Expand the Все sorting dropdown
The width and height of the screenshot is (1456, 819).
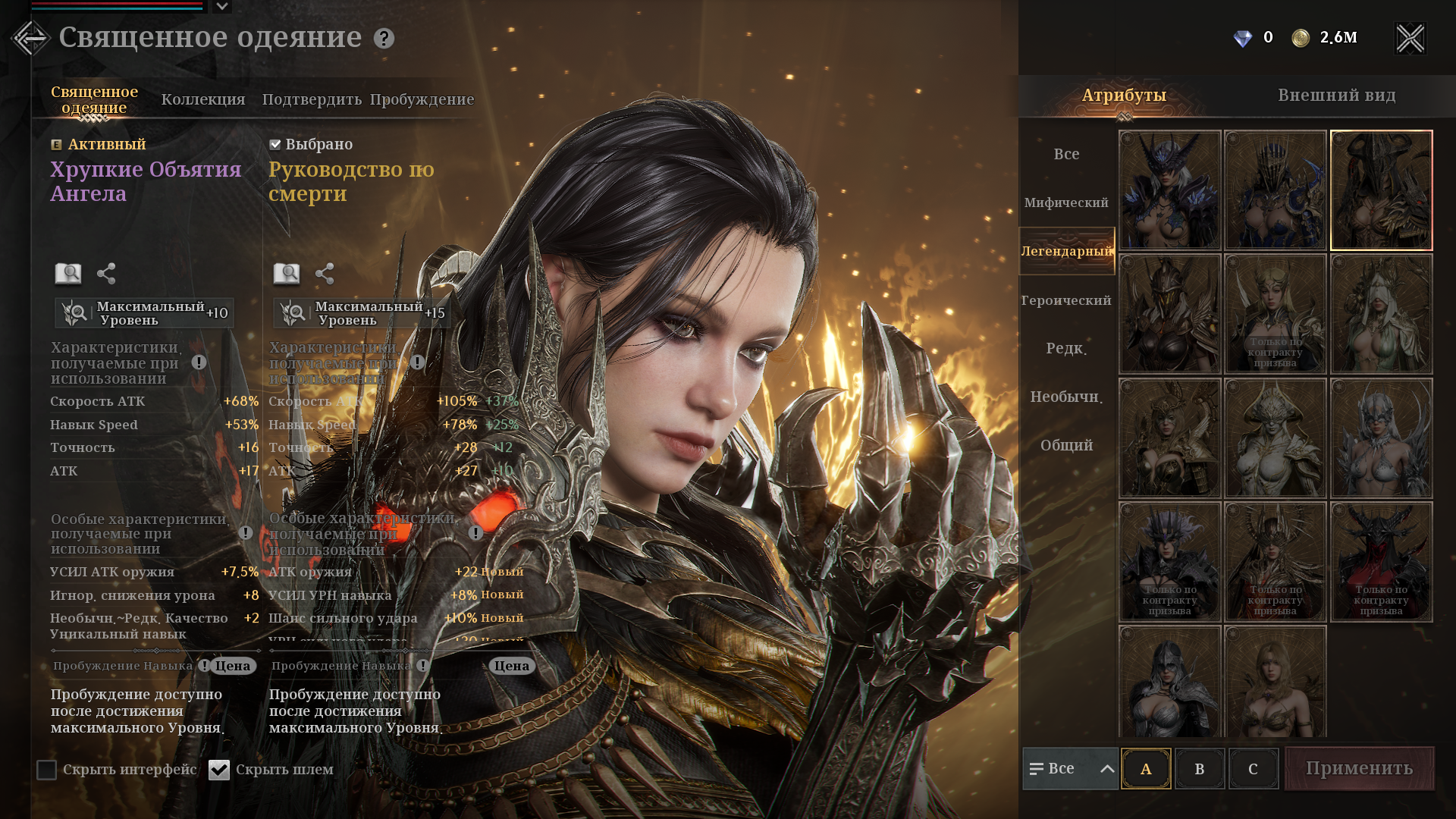[1070, 769]
